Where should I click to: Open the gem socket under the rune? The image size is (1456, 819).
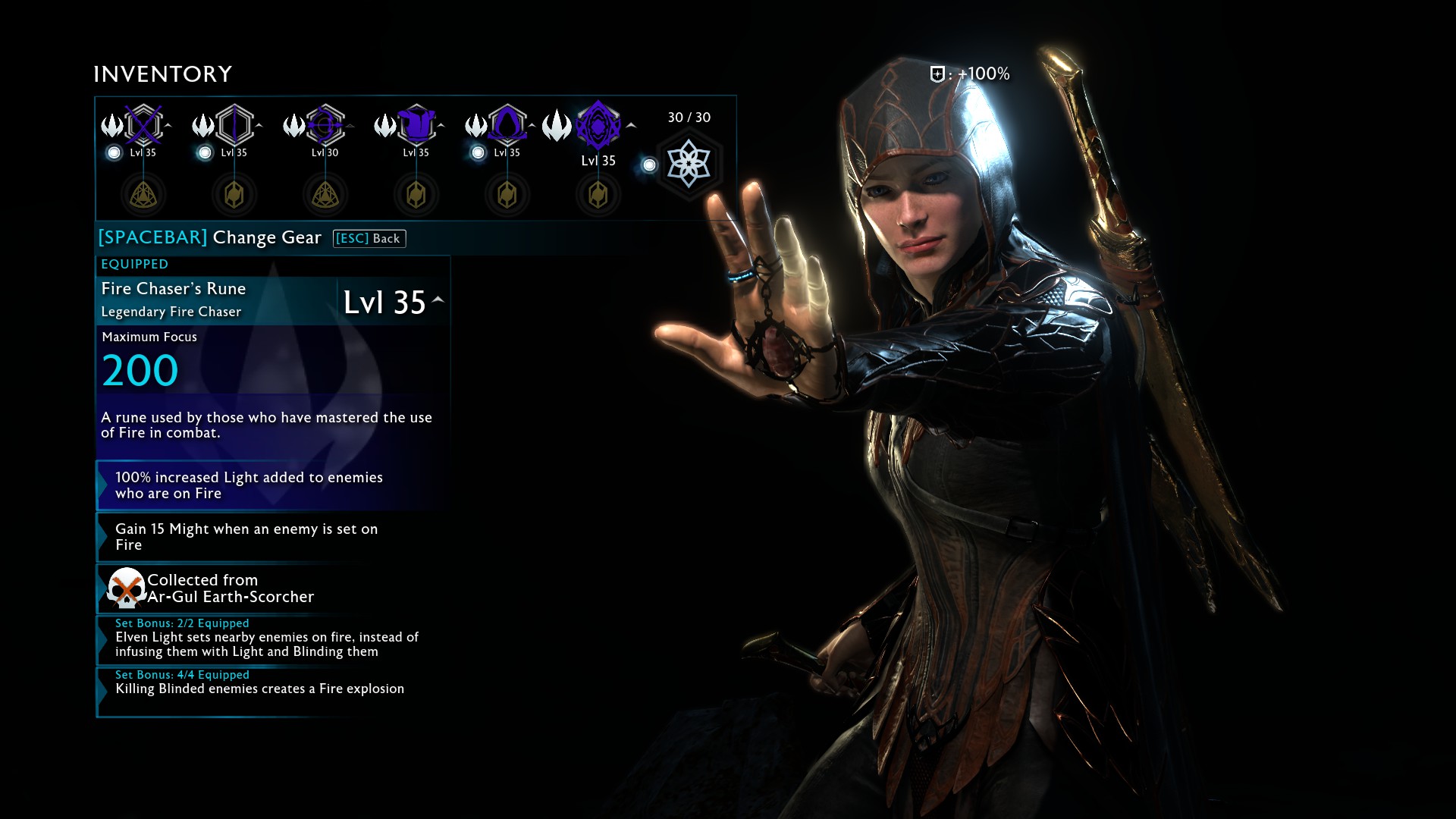598,195
